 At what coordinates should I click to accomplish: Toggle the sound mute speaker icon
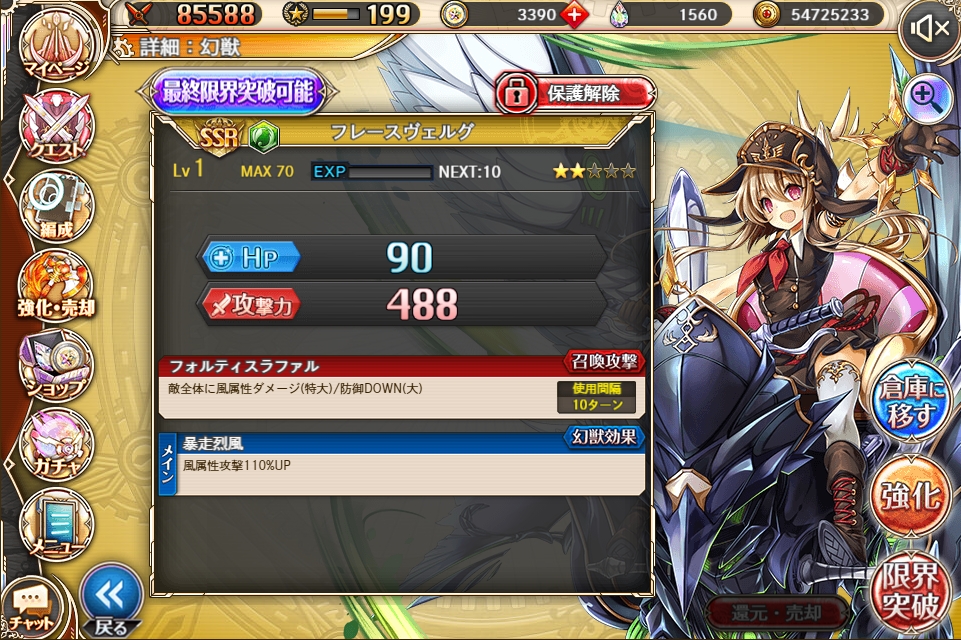[926, 30]
